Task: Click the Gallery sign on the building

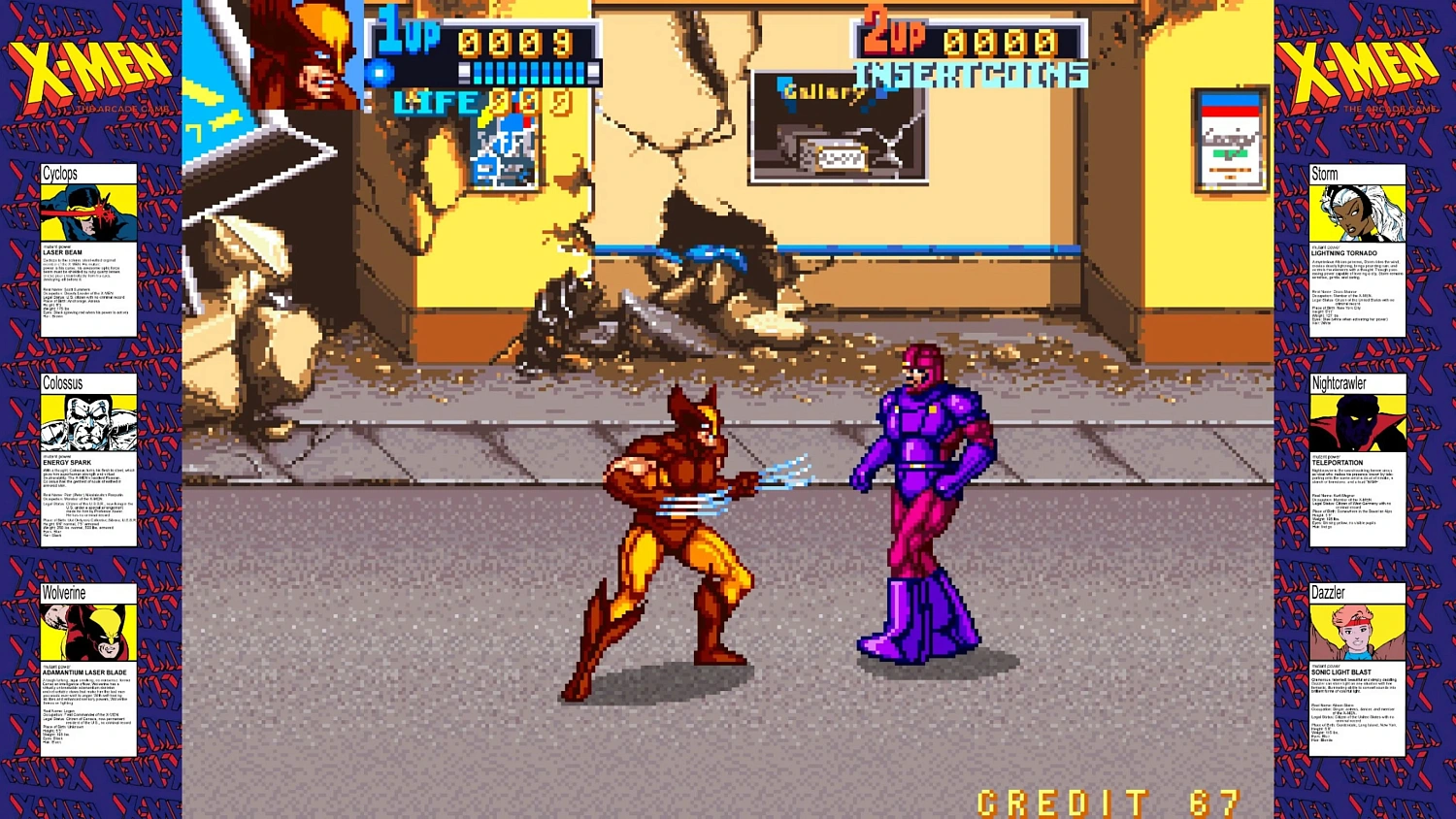Action: (x=820, y=91)
